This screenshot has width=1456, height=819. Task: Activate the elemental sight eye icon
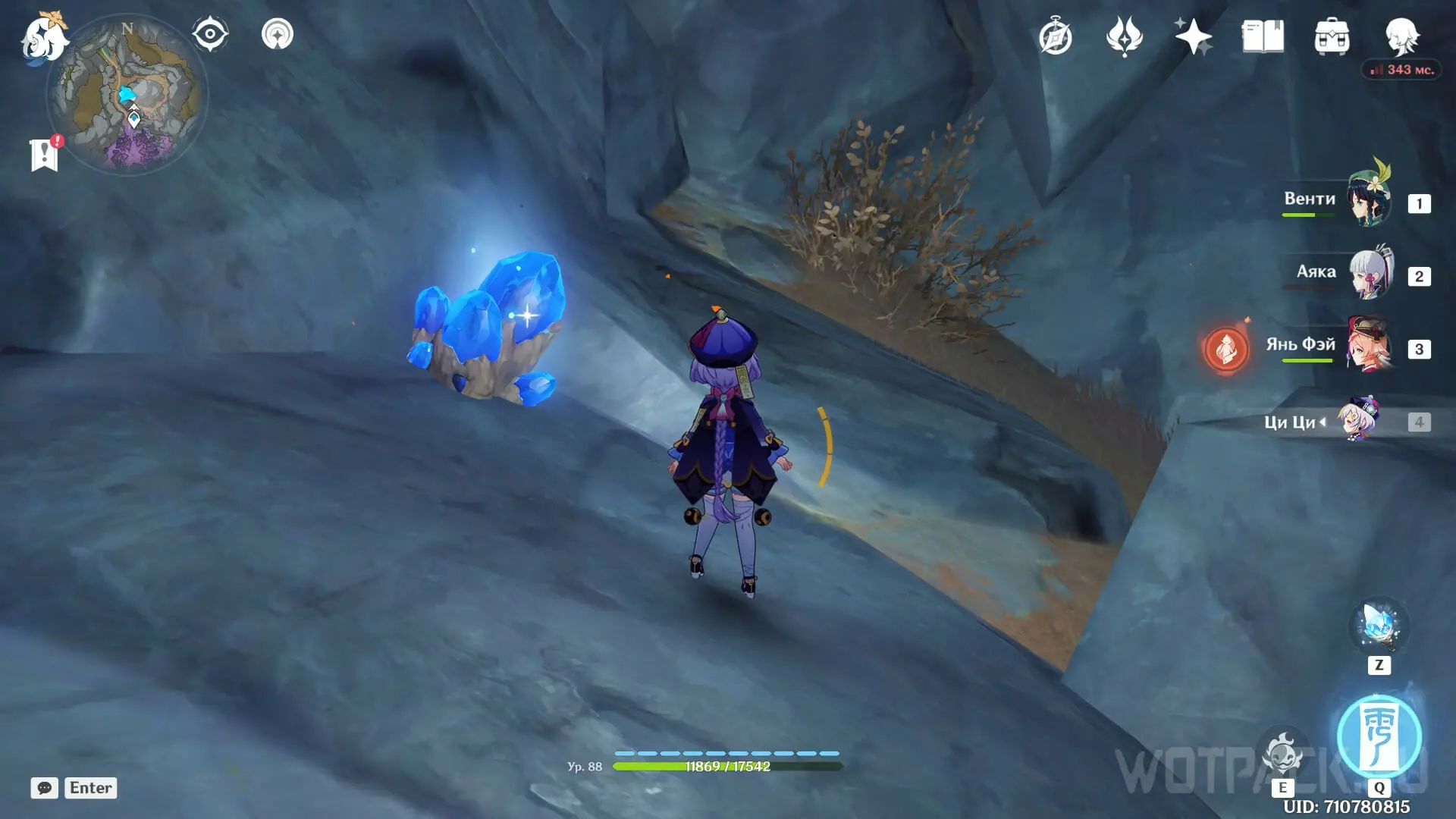[x=210, y=35]
